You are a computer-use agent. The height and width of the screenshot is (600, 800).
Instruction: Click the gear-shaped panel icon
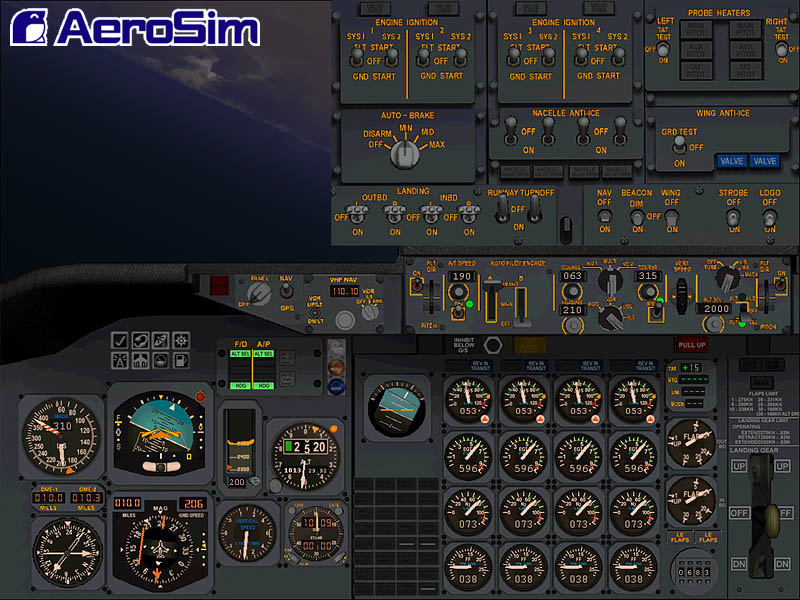coord(181,341)
